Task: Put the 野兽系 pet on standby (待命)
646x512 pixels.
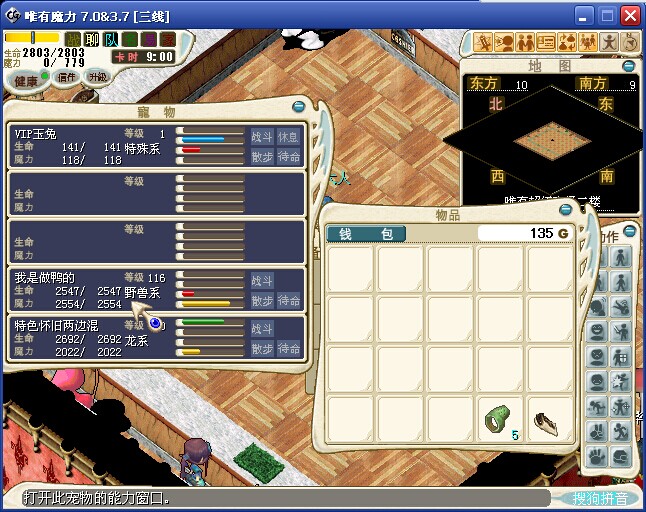Action: (289, 300)
